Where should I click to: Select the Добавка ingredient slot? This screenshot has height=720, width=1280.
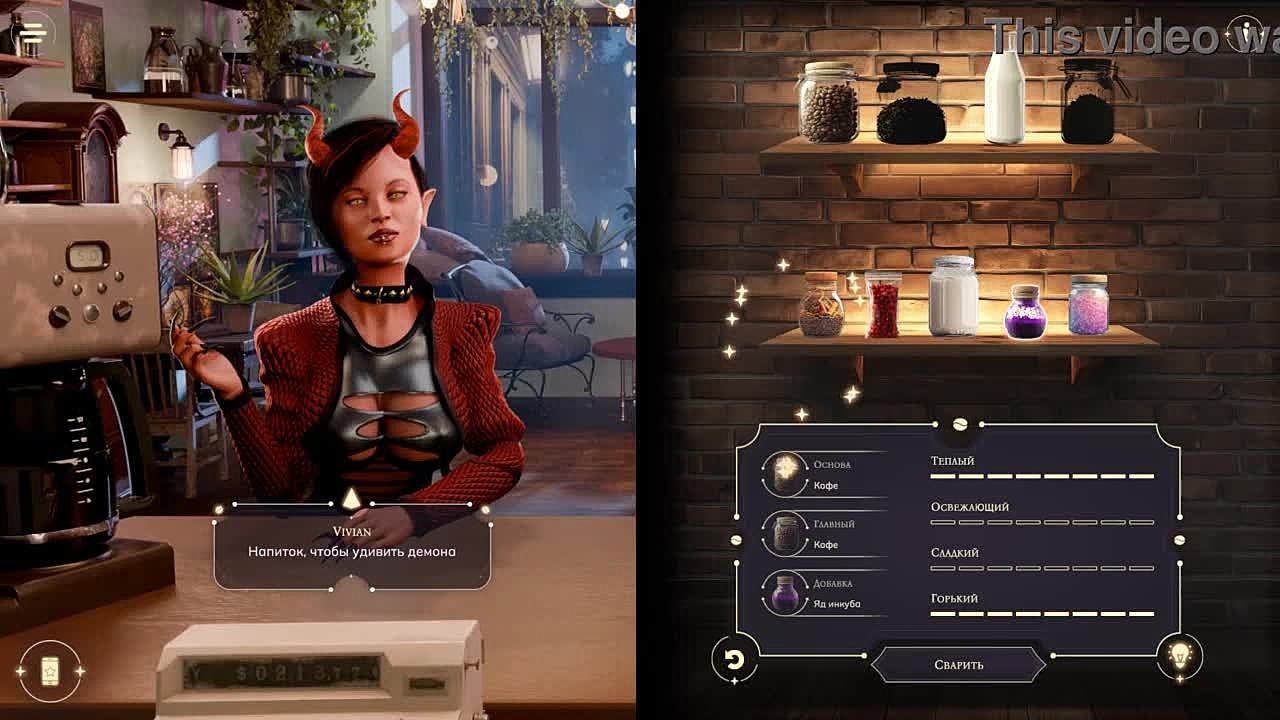(784, 592)
